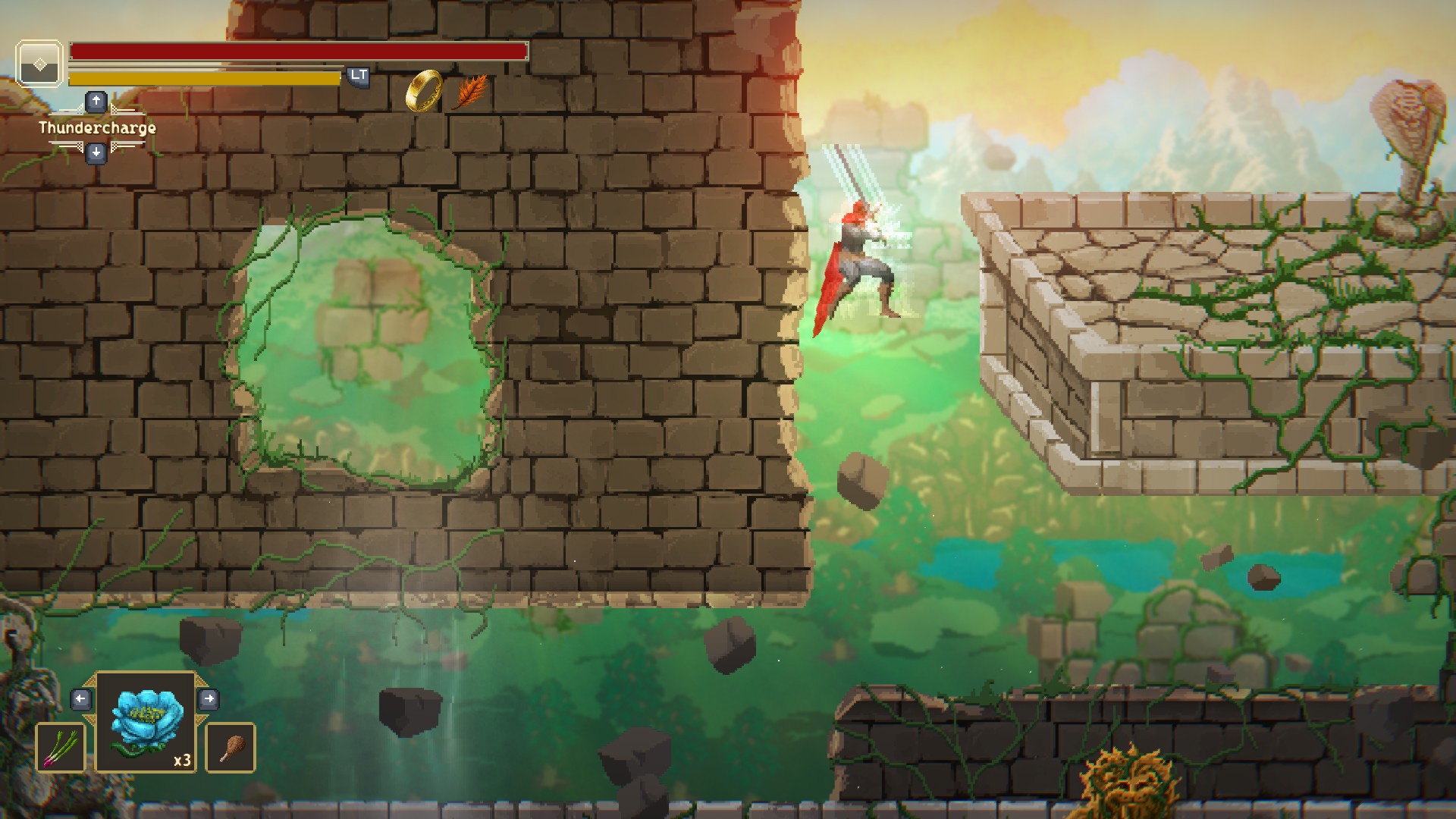Select the blue flower item slot
Image resolution: width=1456 pixels, height=819 pixels.
(x=146, y=722)
